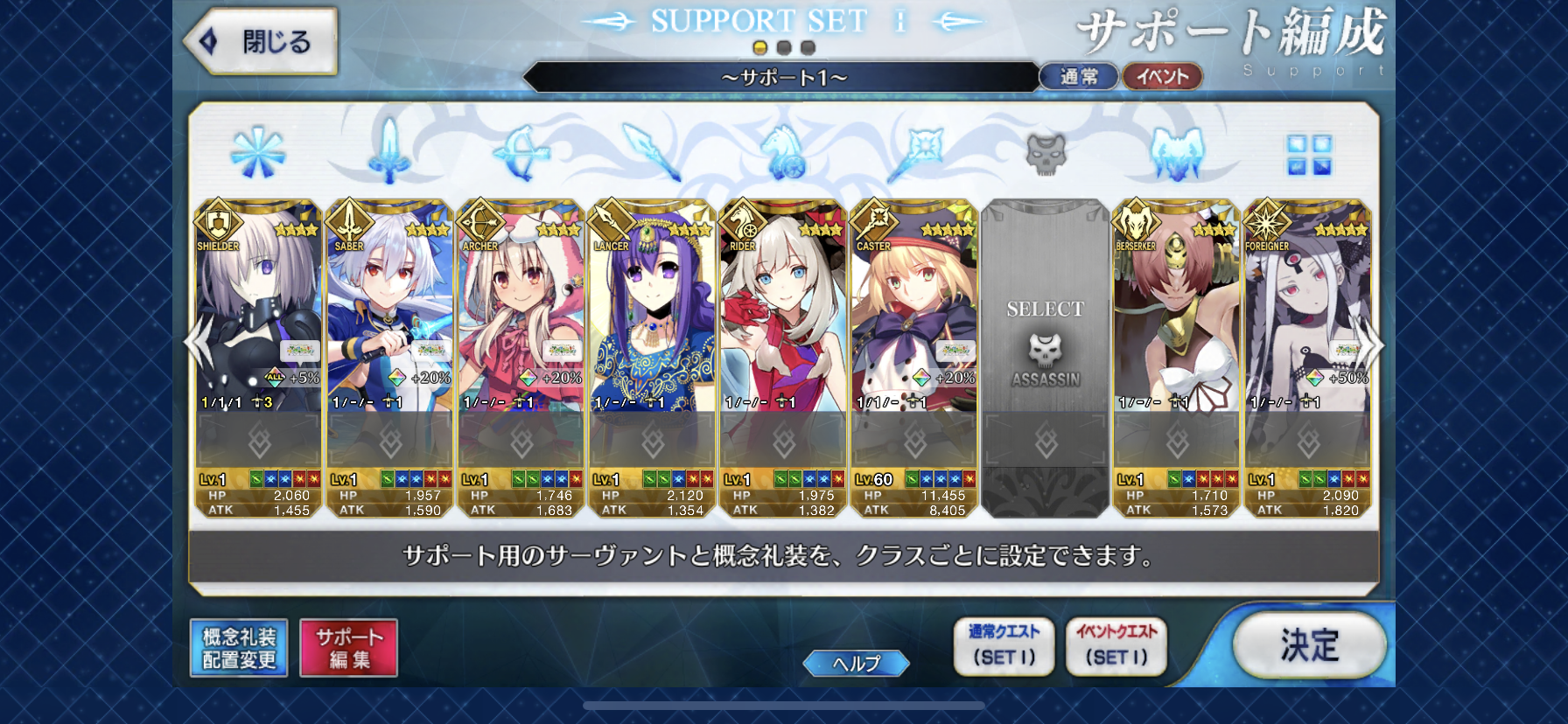Image resolution: width=1568 pixels, height=724 pixels.
Task: Select the Lv.60 Caster servant card
Action: tap(914, 315)
